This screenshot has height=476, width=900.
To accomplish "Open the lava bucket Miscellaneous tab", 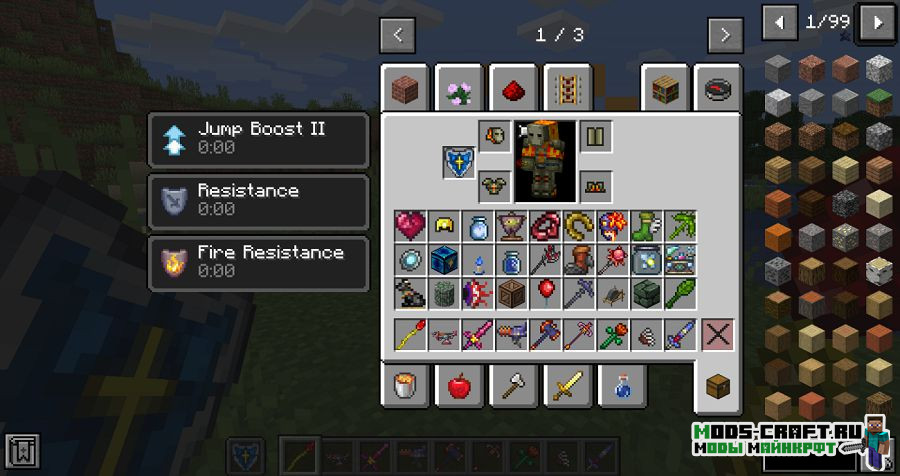I will pos(405,383).
